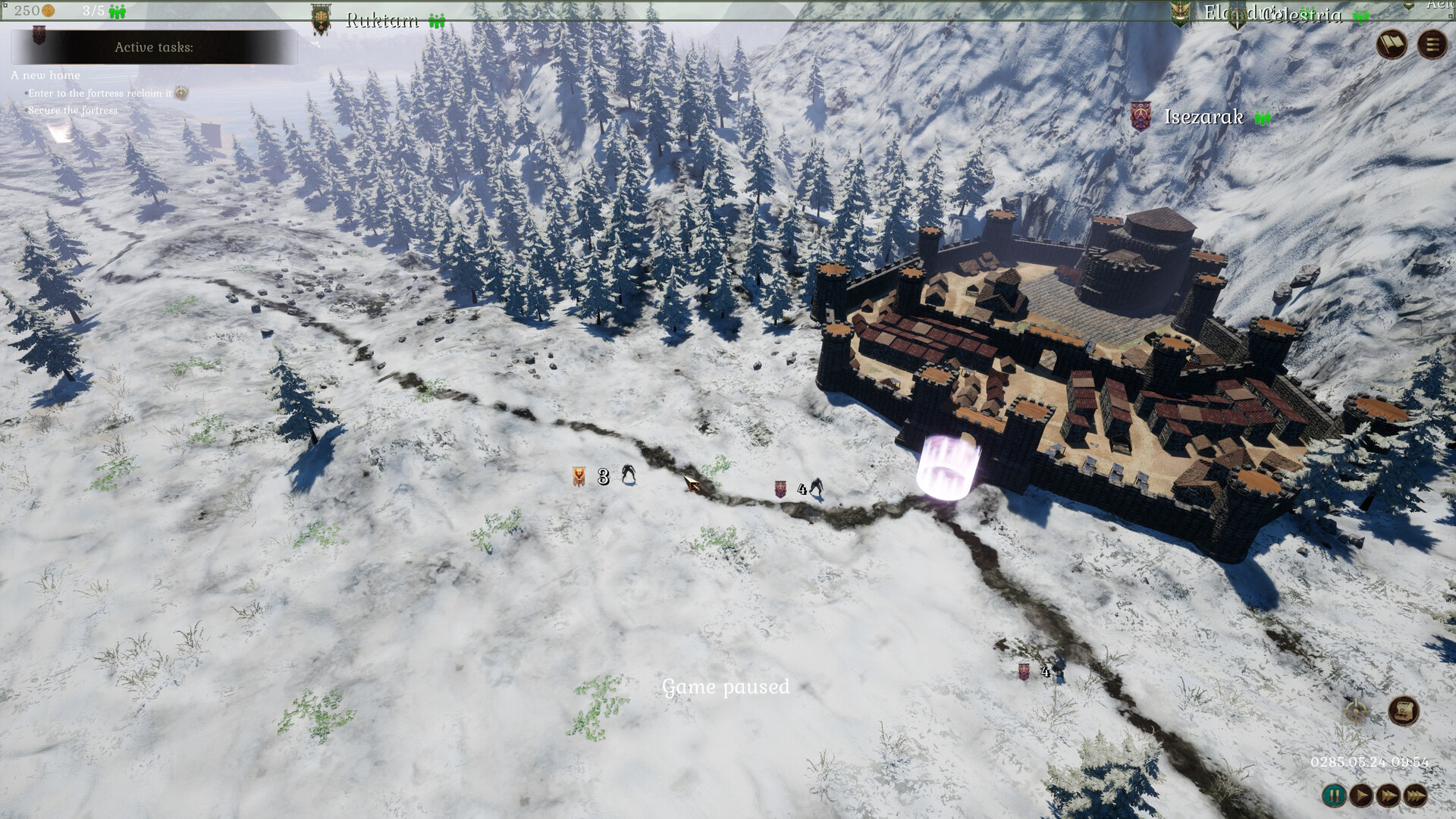
Task: Click the quest compass icon beside reclaim task
Action: pos(180,92)
